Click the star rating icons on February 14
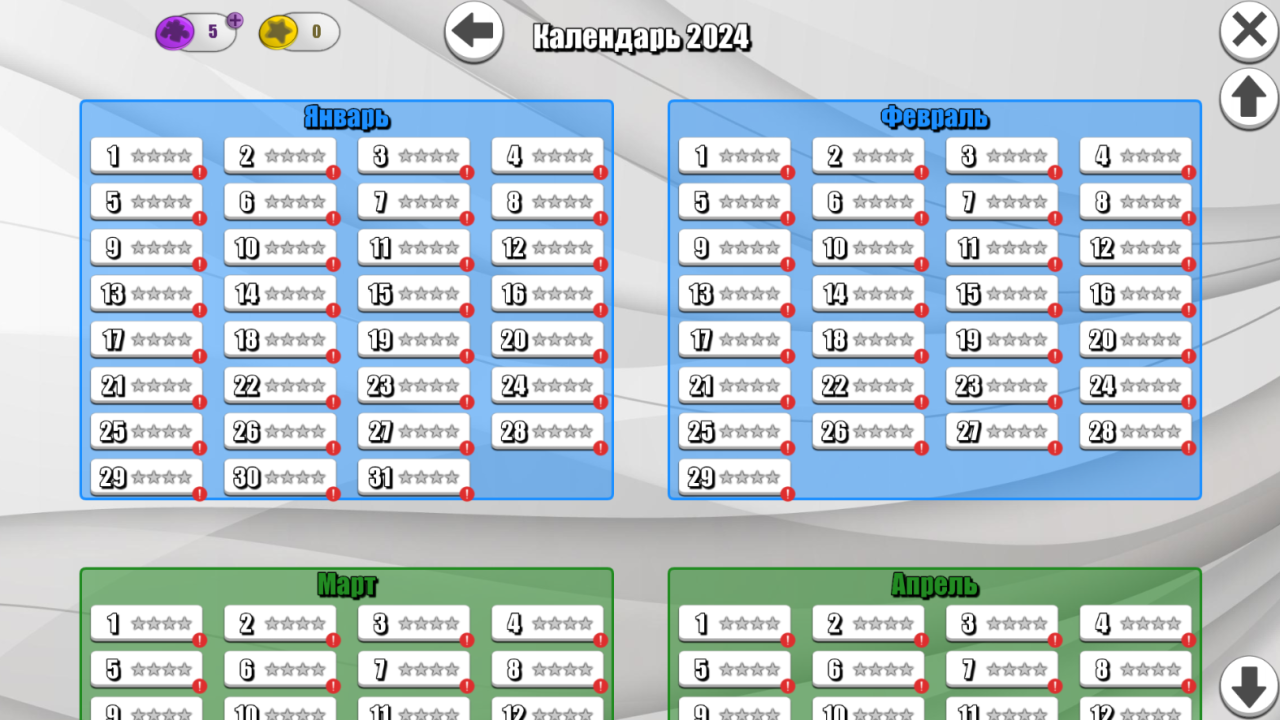The image size is (1280, 720). pos(880,293)
